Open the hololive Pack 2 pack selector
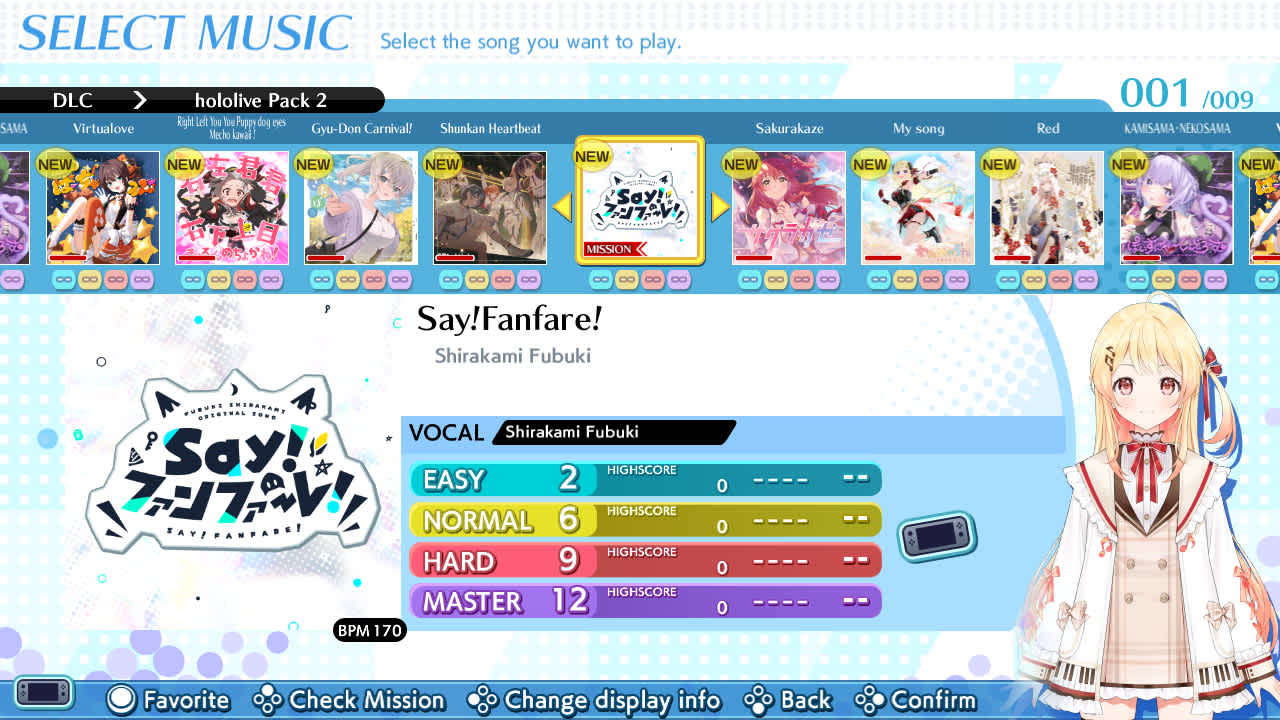1280x720 pixels. click(x=262, y=100)
